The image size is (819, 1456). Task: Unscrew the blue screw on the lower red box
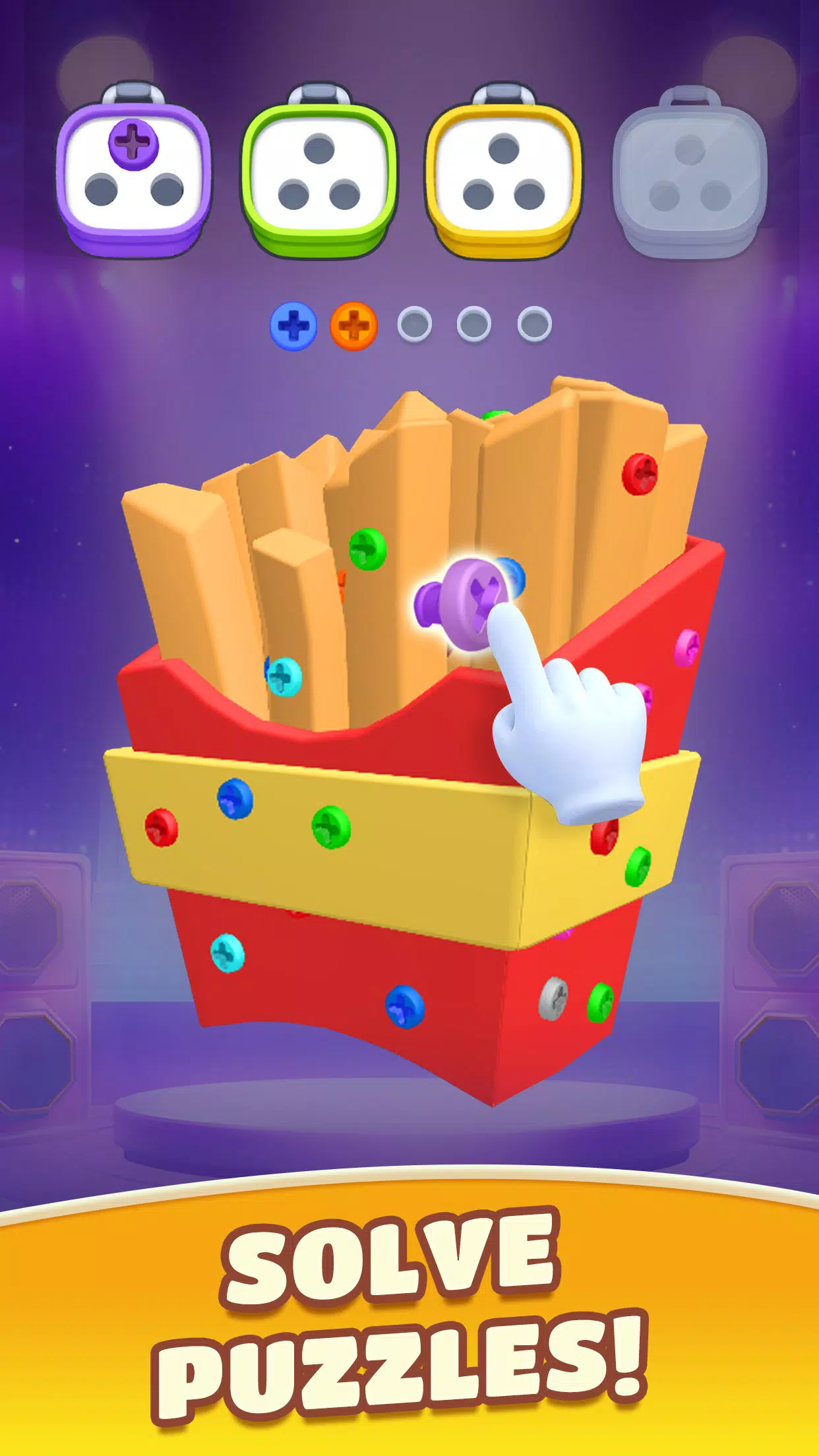[404, 1006]
